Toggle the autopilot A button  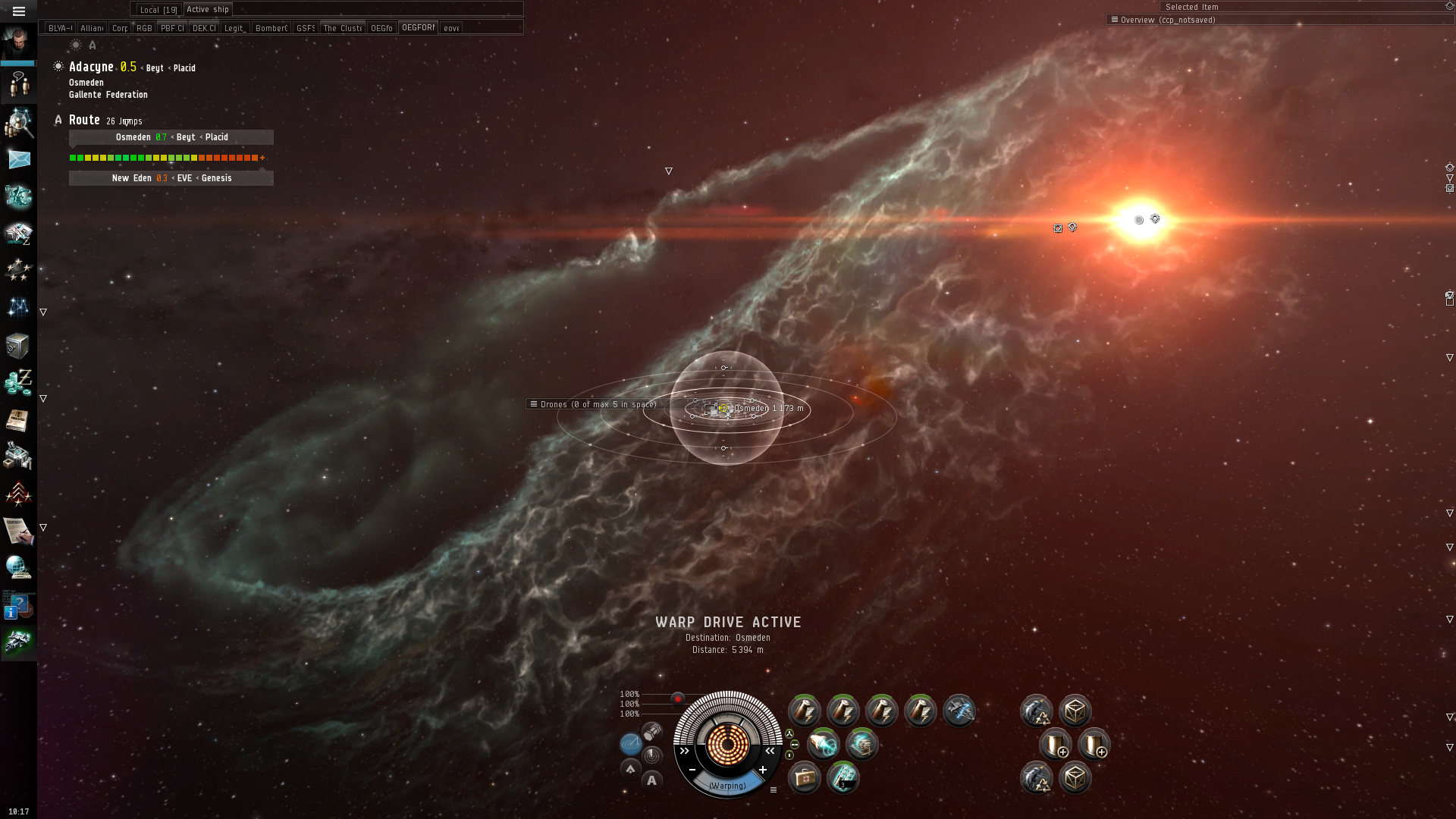pos(651,780)
